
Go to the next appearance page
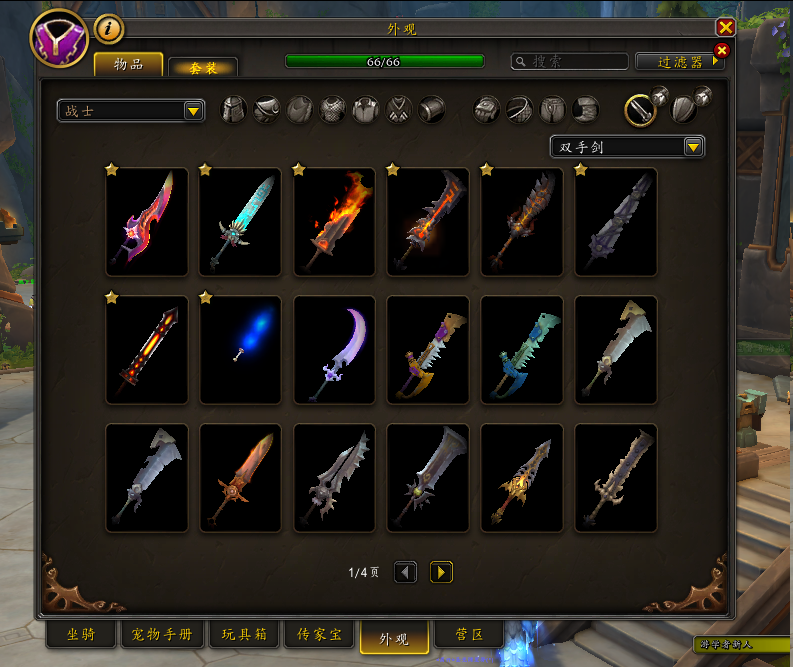(x=441, y=572)
